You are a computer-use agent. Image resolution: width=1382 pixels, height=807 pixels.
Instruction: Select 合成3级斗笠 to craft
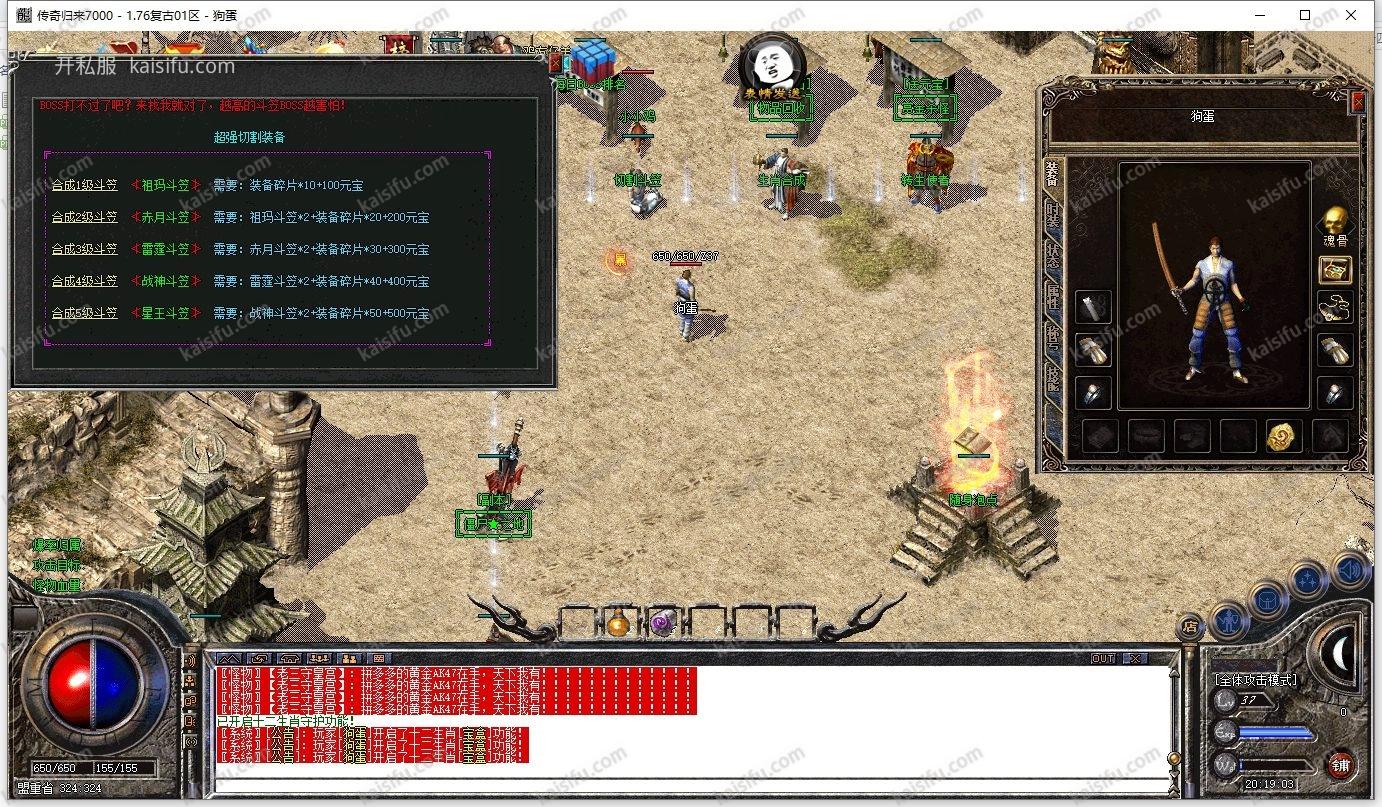(x=85, y=249)
